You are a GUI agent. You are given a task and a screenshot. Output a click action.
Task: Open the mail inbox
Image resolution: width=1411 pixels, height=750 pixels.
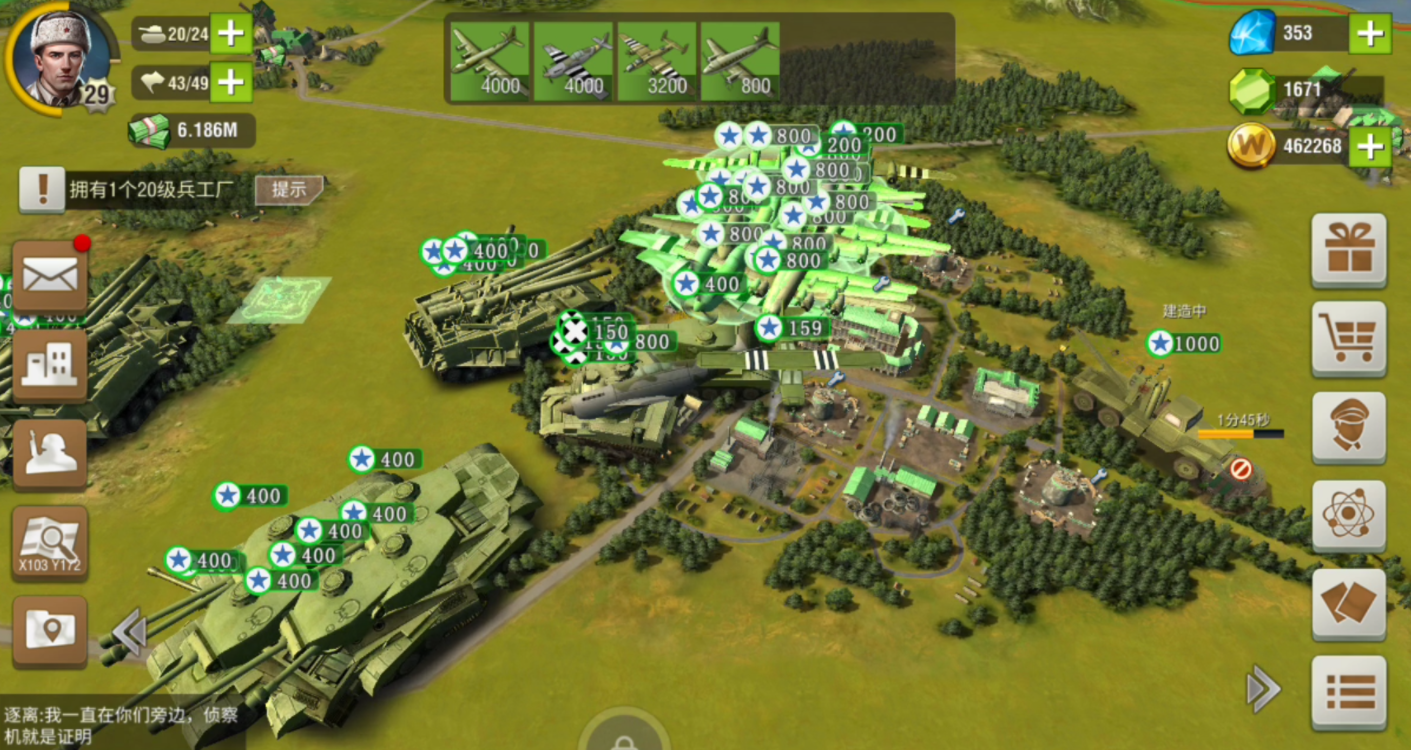[x=50, y=275]
